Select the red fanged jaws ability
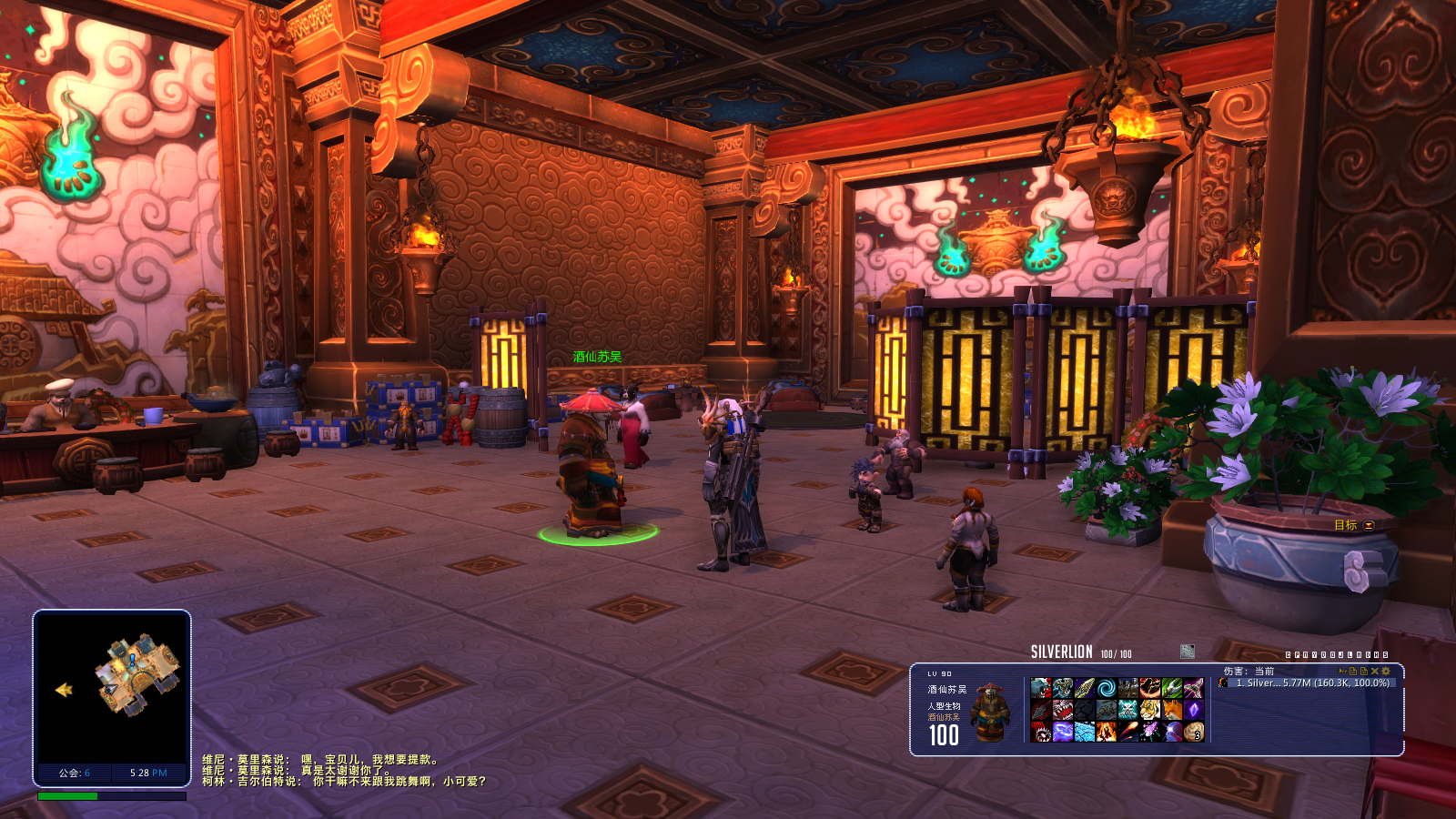This screenshot has height=819, width=1456. pyautogui.click(x=1063, y=710)
